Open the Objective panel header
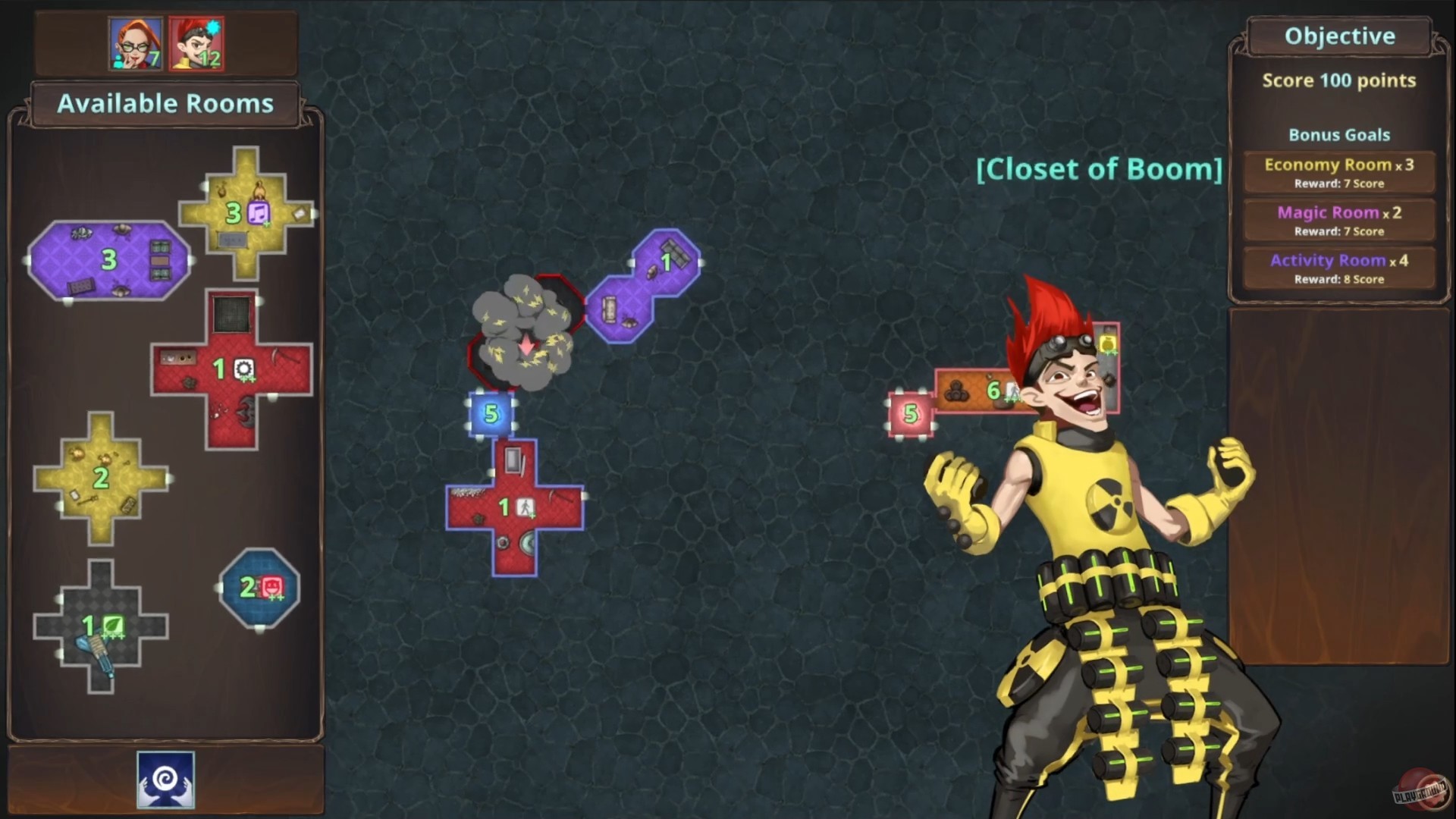The height and width of the screenshot is (819, 1456). [1338, 35]
